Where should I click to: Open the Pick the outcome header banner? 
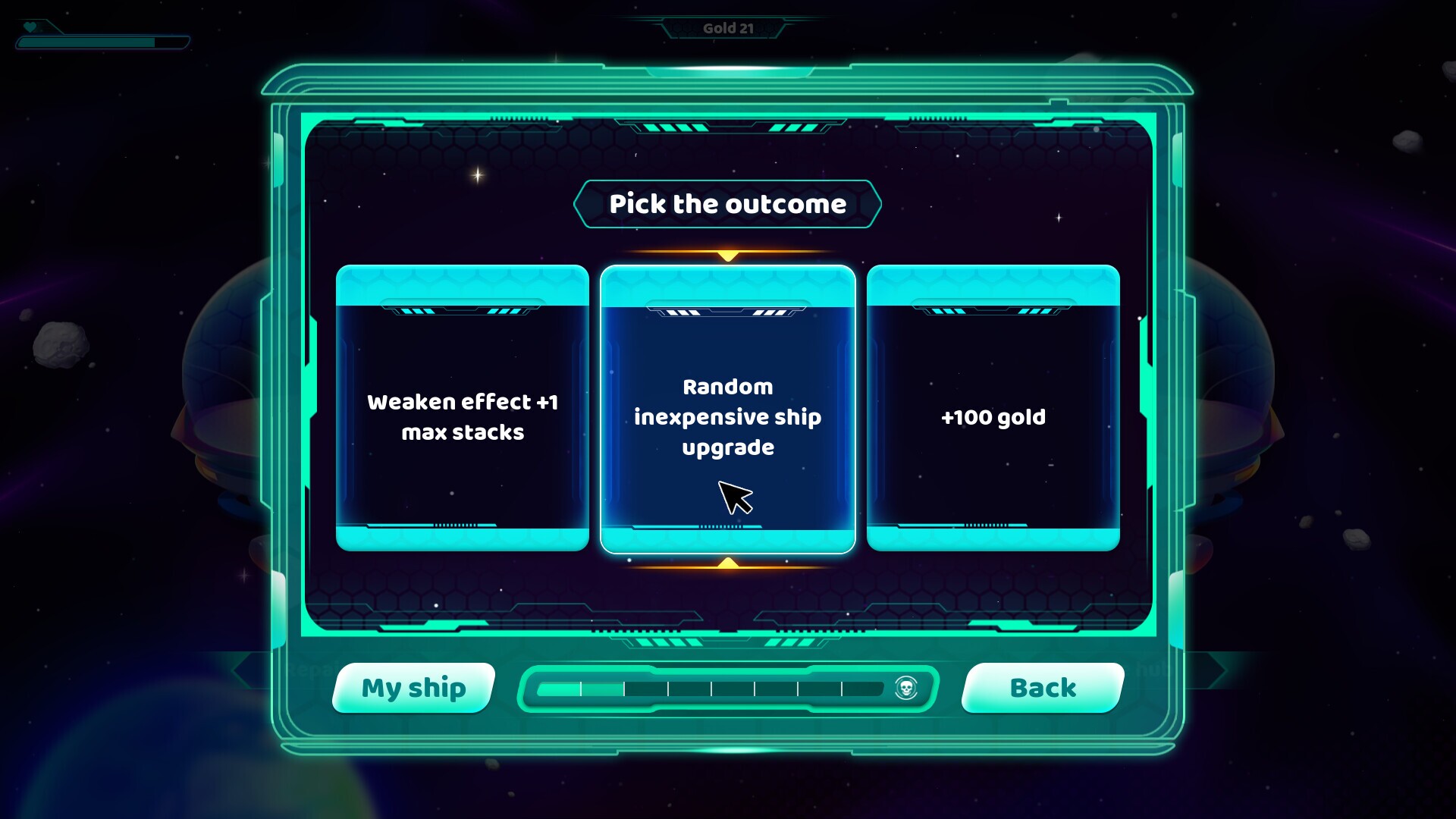[x=728, y=204]
